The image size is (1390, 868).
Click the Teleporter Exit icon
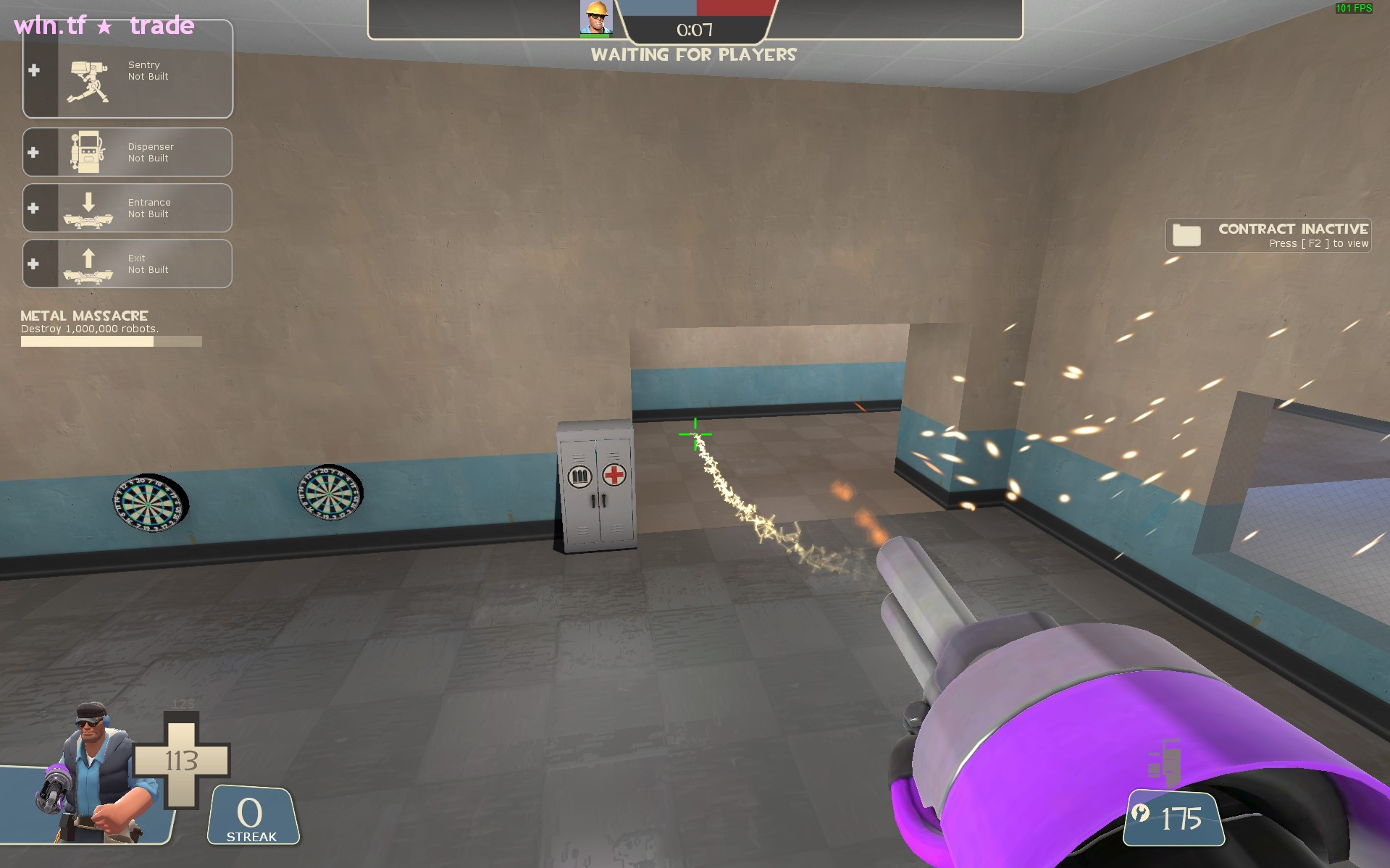pos(88,264)
